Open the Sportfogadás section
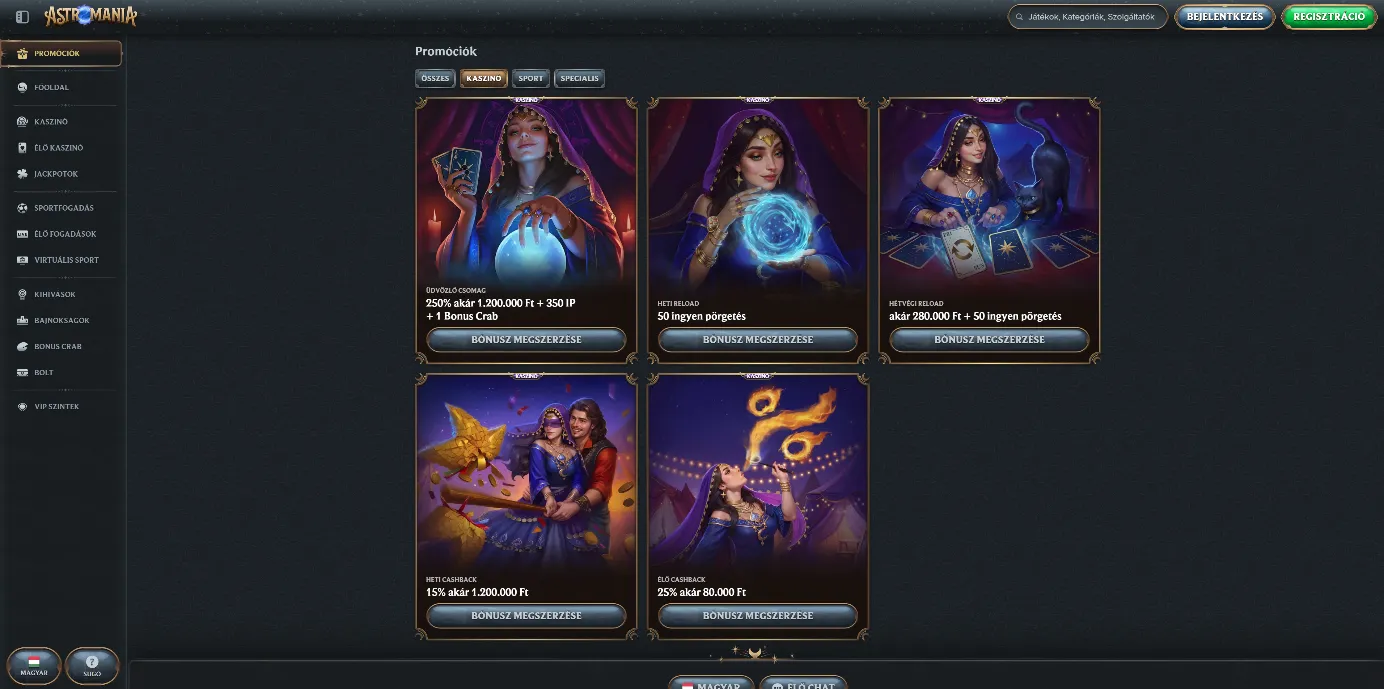1384x689 pixels. 63,208
